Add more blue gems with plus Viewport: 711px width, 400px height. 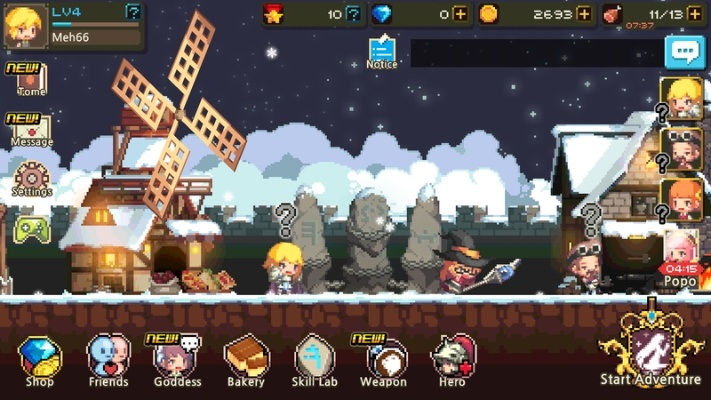click(x=459, y=14)
